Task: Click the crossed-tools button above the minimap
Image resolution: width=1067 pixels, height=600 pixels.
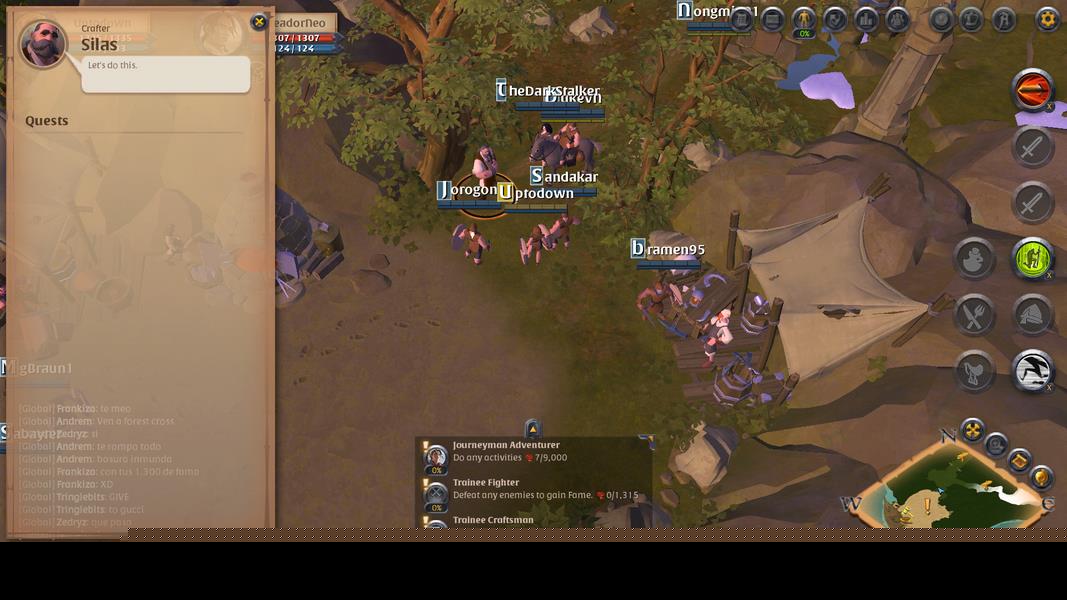Action: (x=972, y=431)
